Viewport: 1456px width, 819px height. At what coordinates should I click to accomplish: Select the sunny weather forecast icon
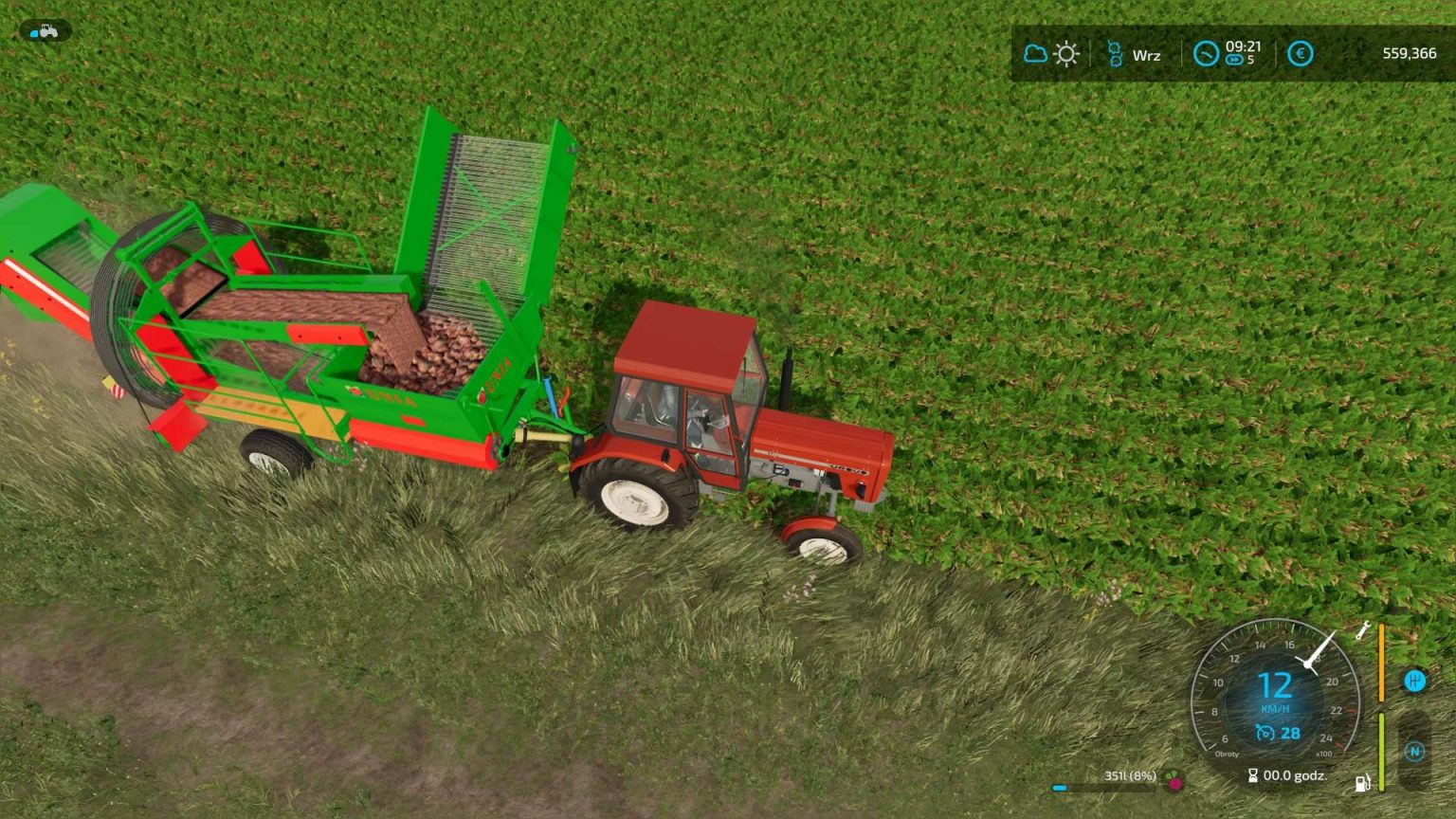pyautogui.click(x=1067, y=53)
